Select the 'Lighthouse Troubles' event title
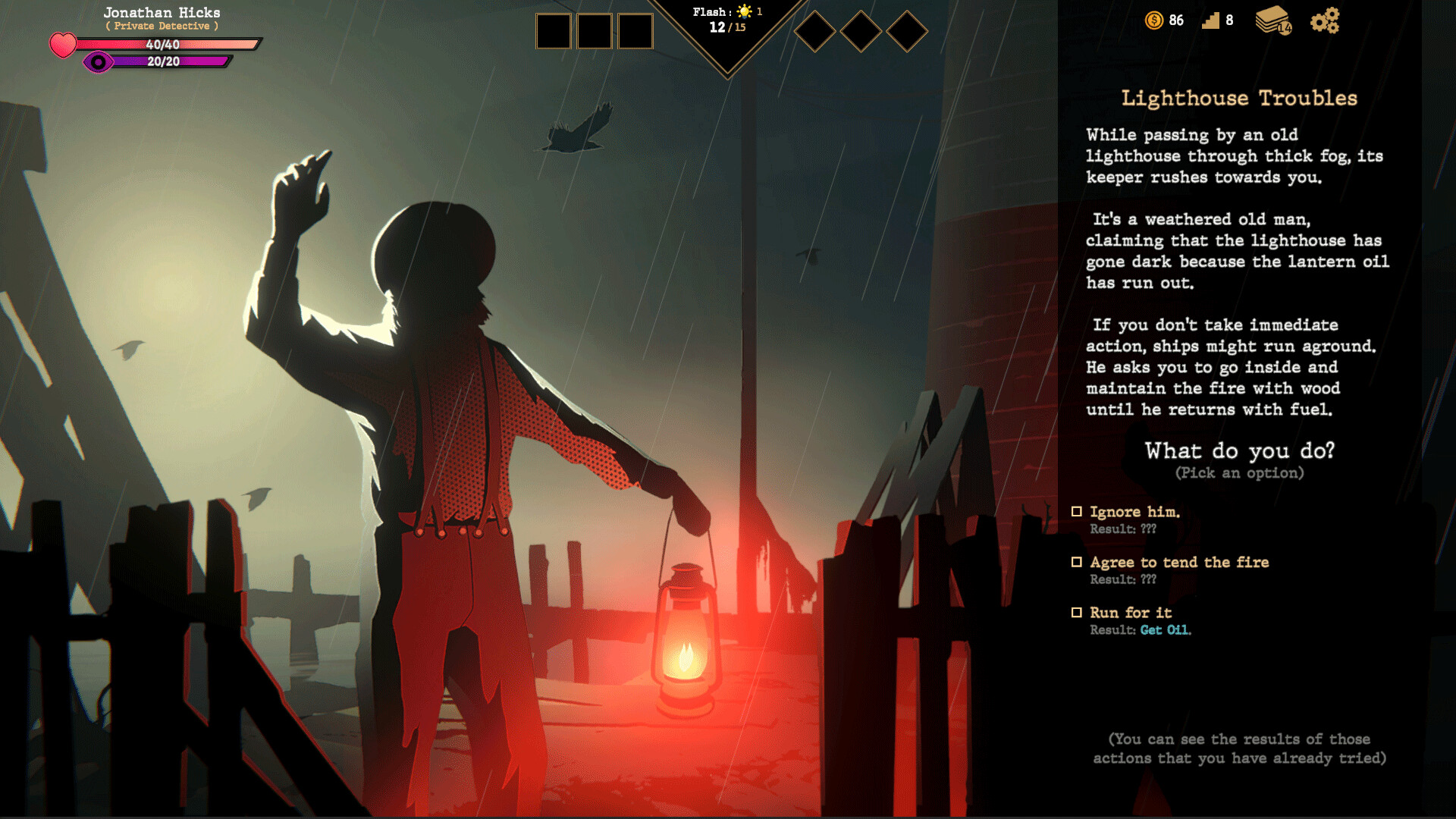 point(1239,99)
